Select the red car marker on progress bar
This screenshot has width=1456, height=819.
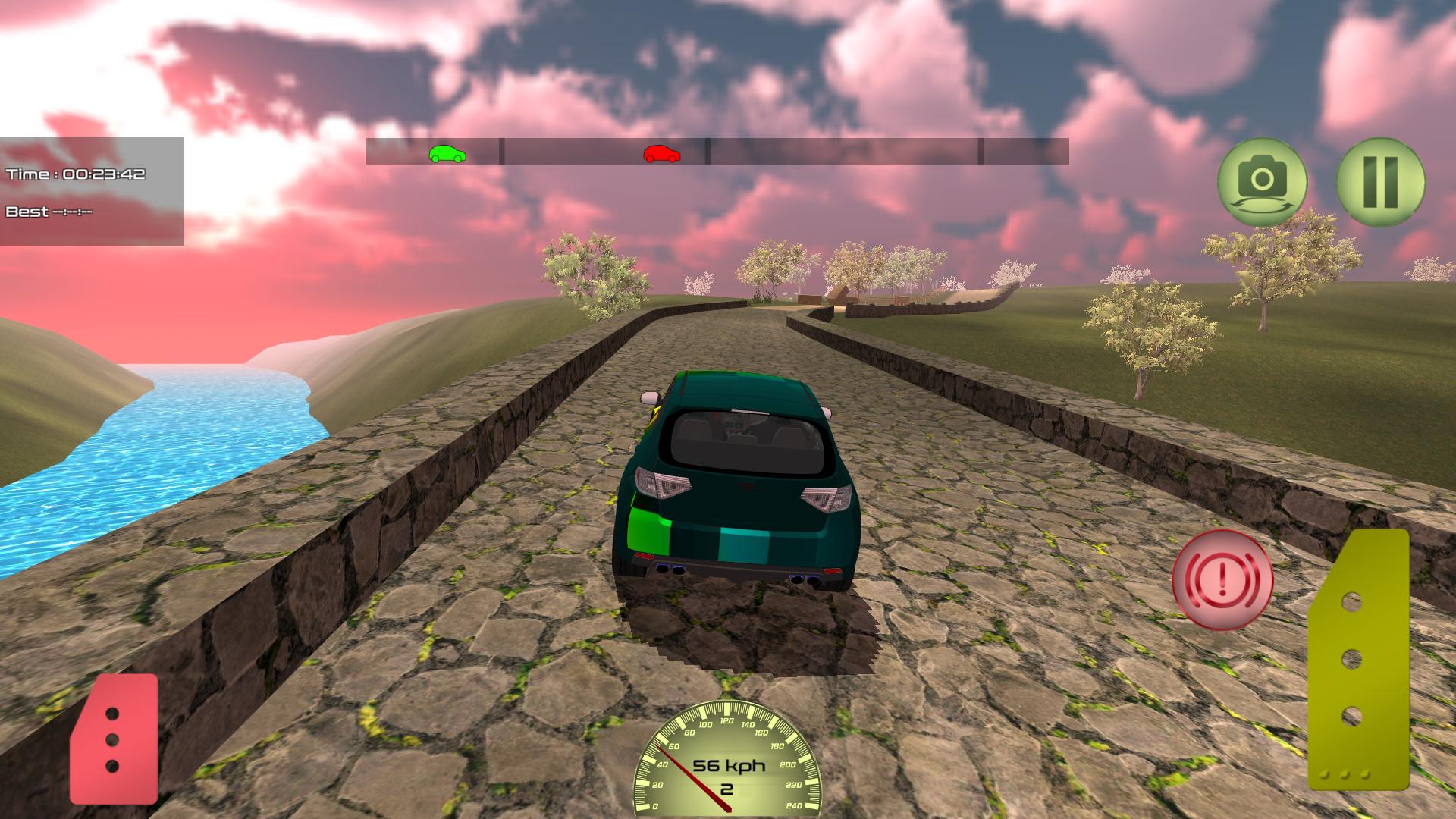[x=661, y=154]
